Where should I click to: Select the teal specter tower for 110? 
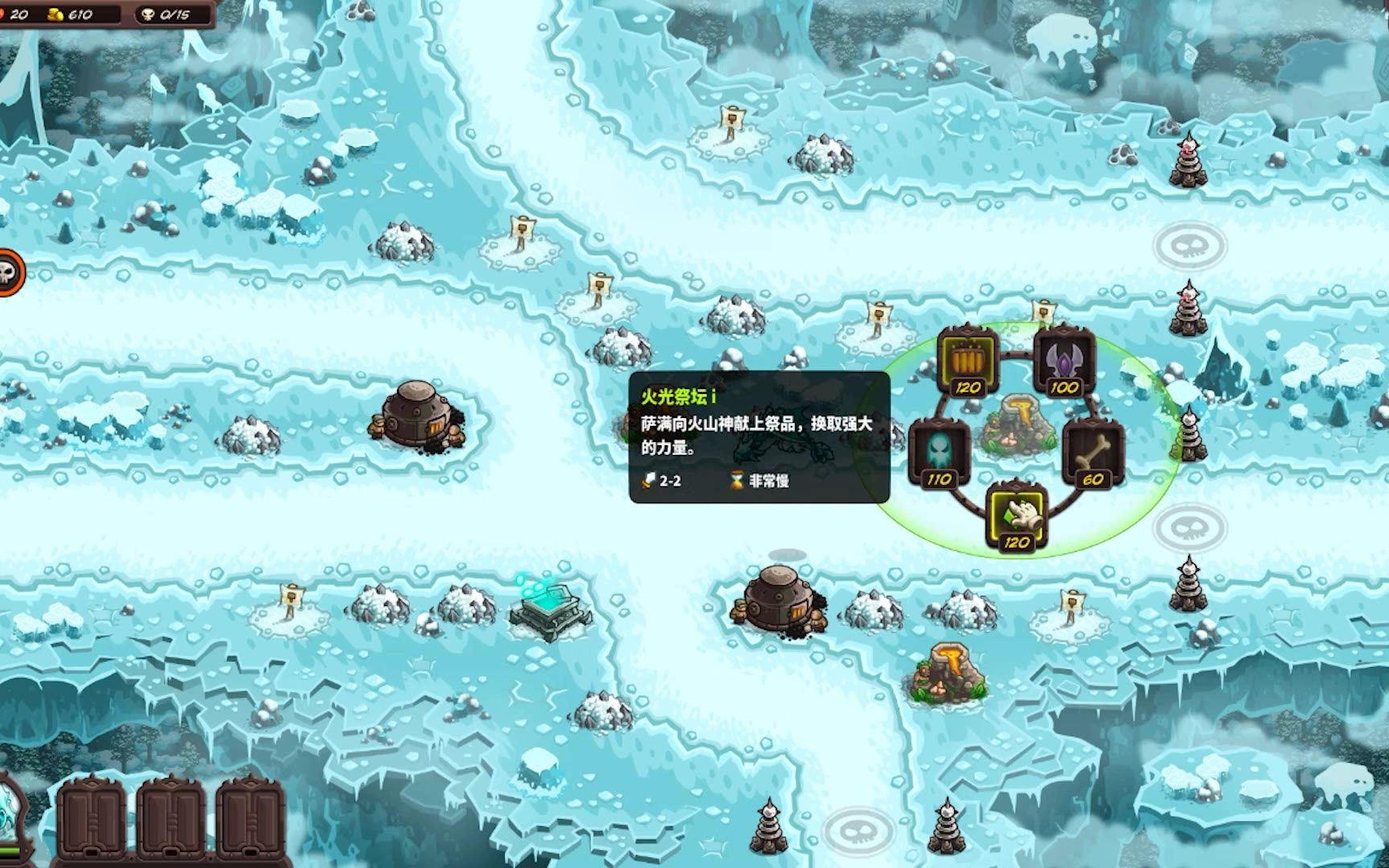click(x=937, y=451)
